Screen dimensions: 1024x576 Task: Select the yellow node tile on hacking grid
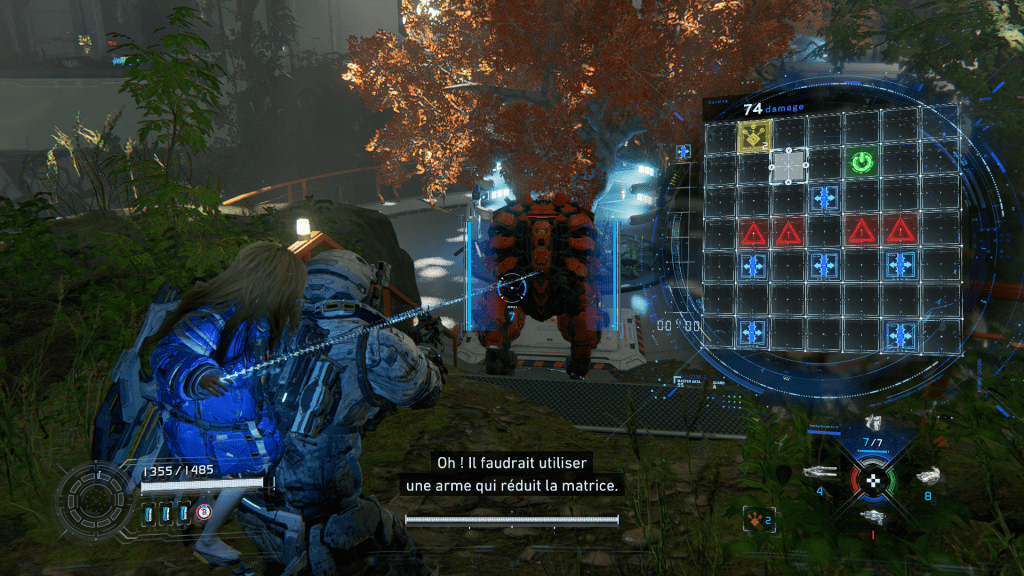point(754,137)
